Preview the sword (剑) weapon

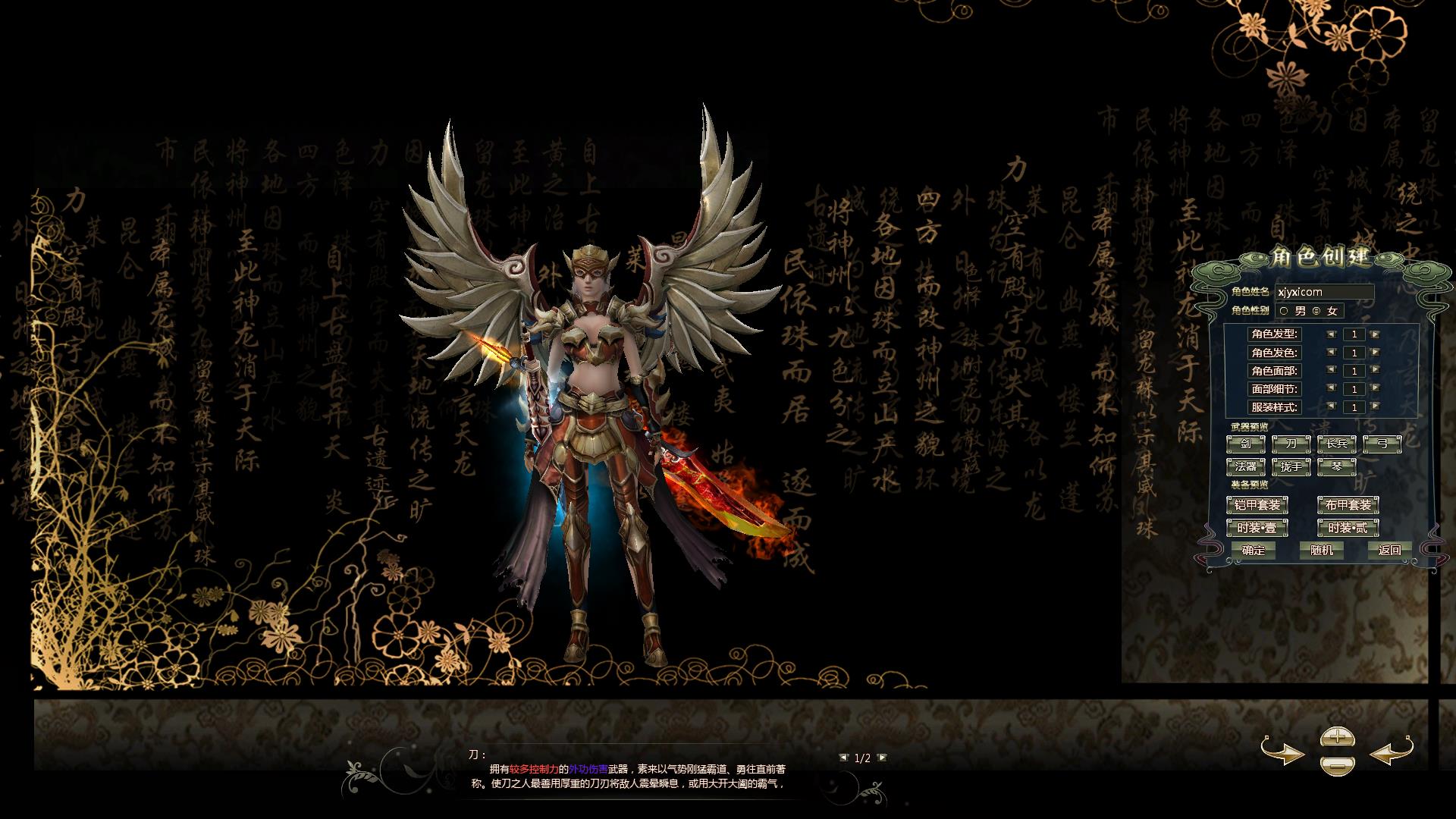pos(1246,444)
